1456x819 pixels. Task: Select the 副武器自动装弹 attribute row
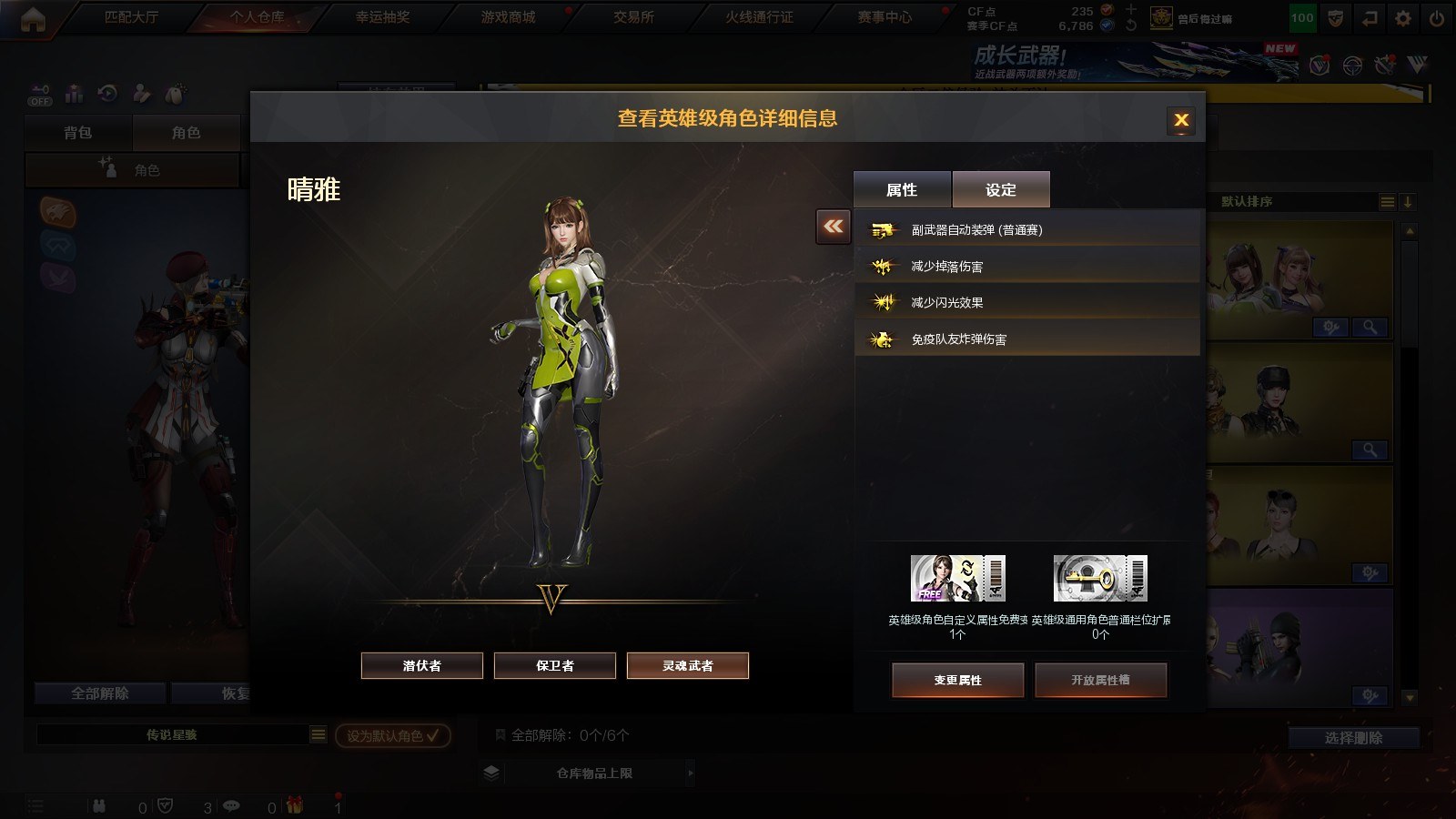click(1026, 230)
